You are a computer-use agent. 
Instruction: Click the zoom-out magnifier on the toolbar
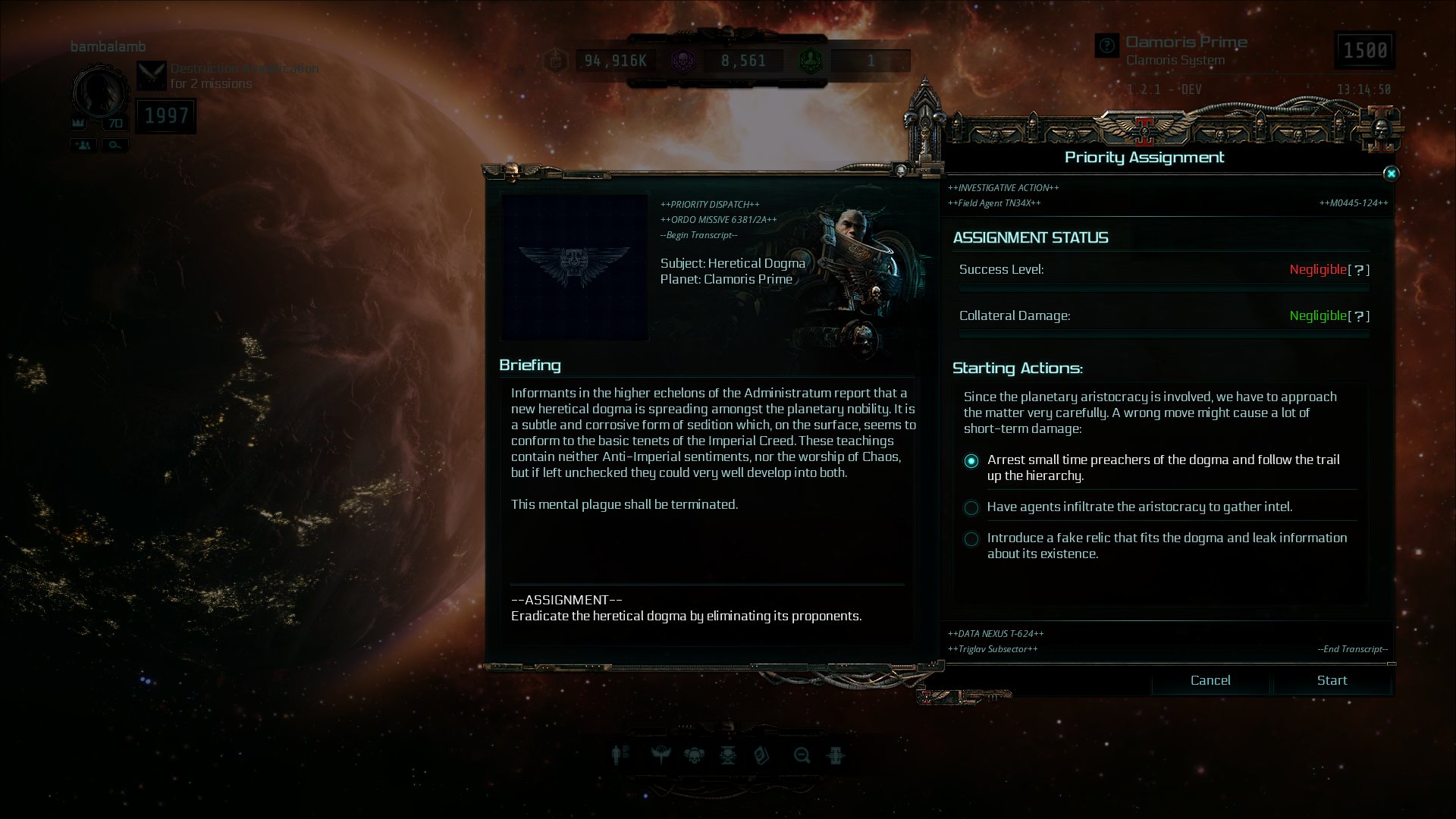click(802, 755)
